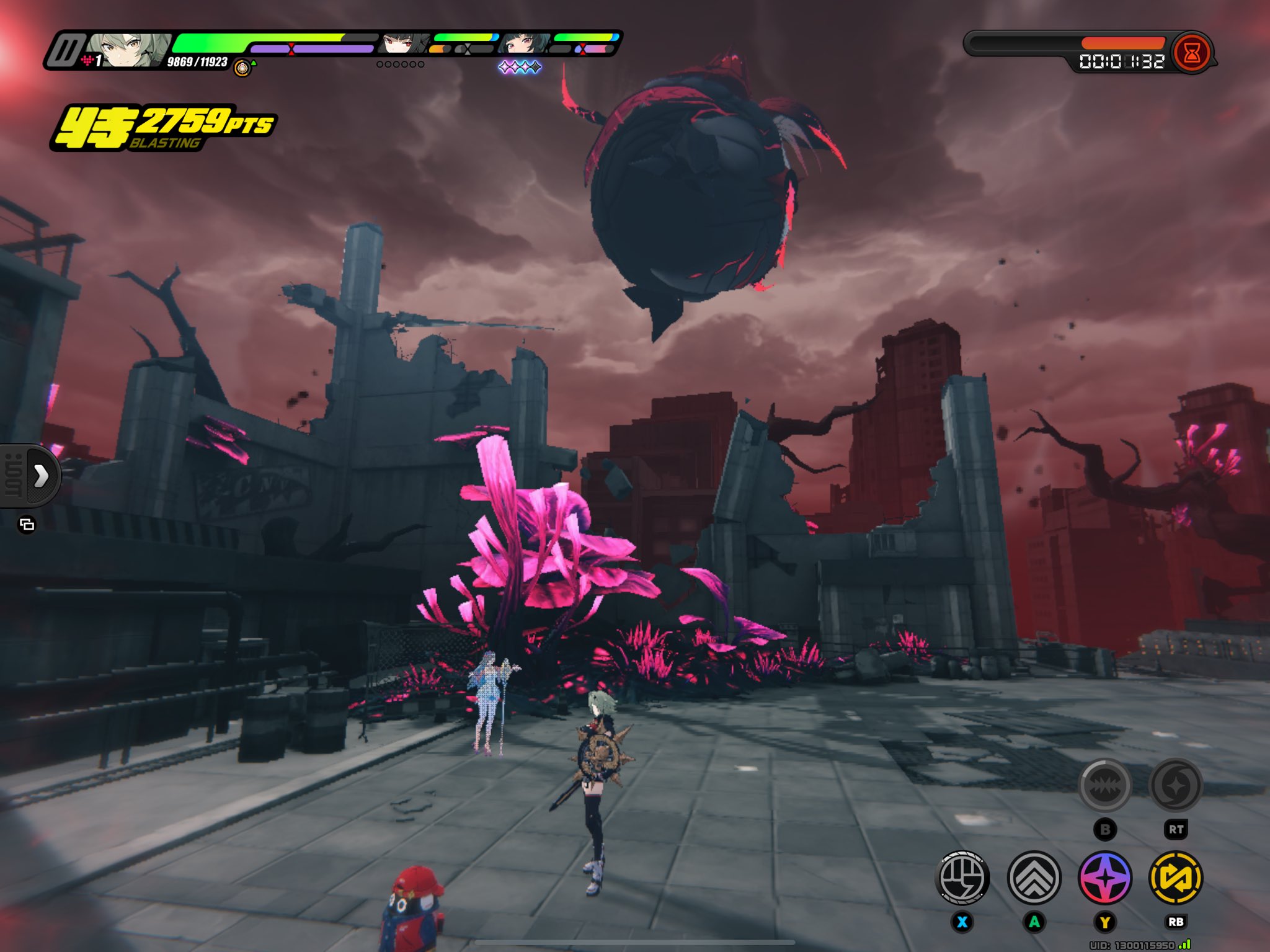Activate the double-chevron dodge button
This screenshot has width=1270, height=952.
click(1034, 878)
